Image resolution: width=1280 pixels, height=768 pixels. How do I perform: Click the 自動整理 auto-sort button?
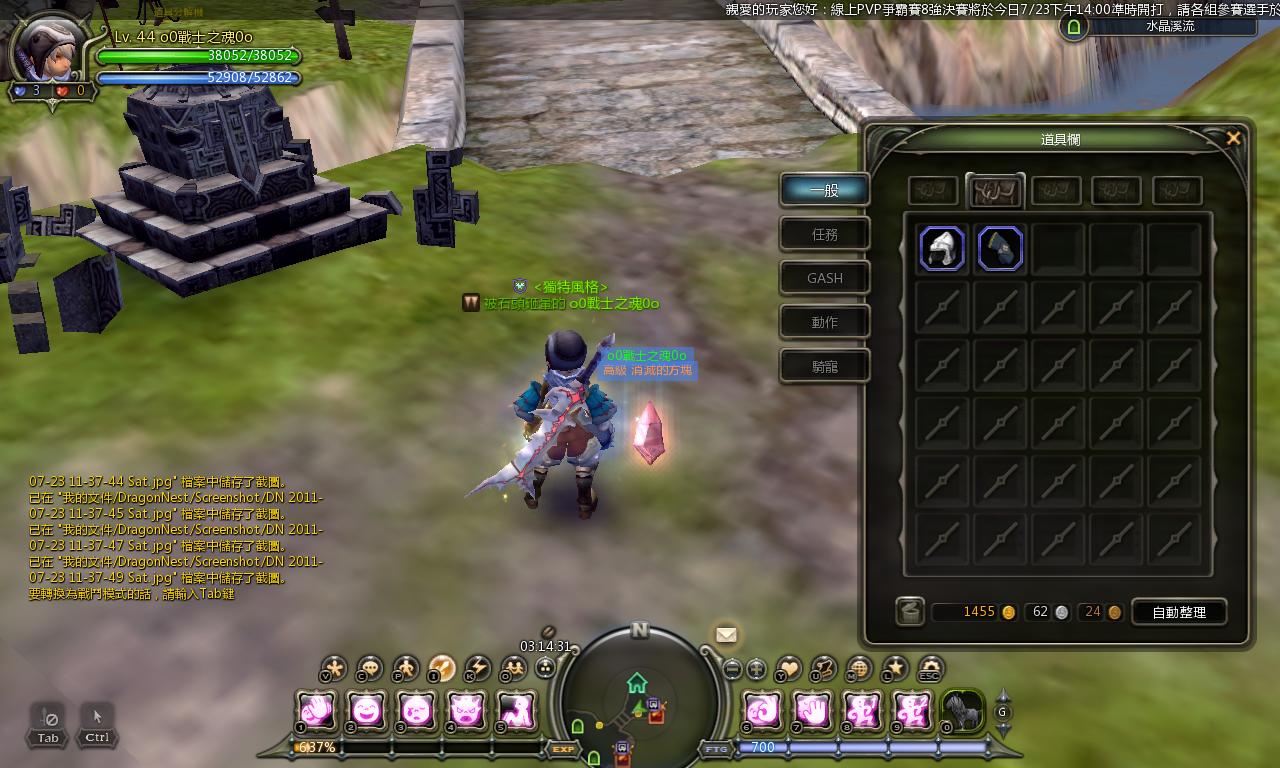[1179, 612]
